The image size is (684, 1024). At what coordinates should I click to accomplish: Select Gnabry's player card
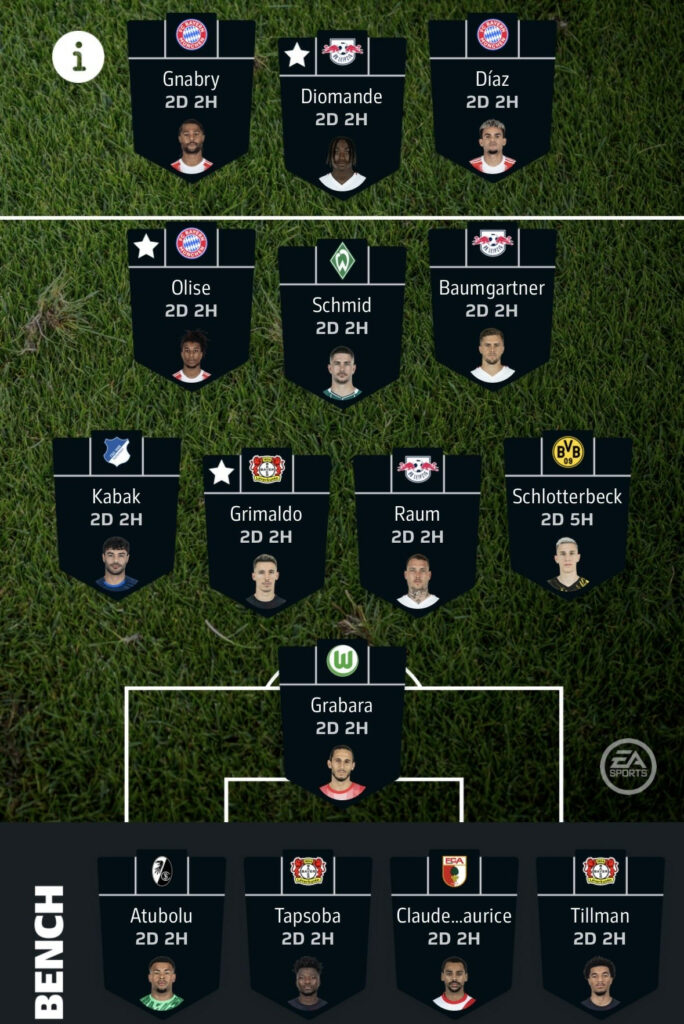click(191, 100)
